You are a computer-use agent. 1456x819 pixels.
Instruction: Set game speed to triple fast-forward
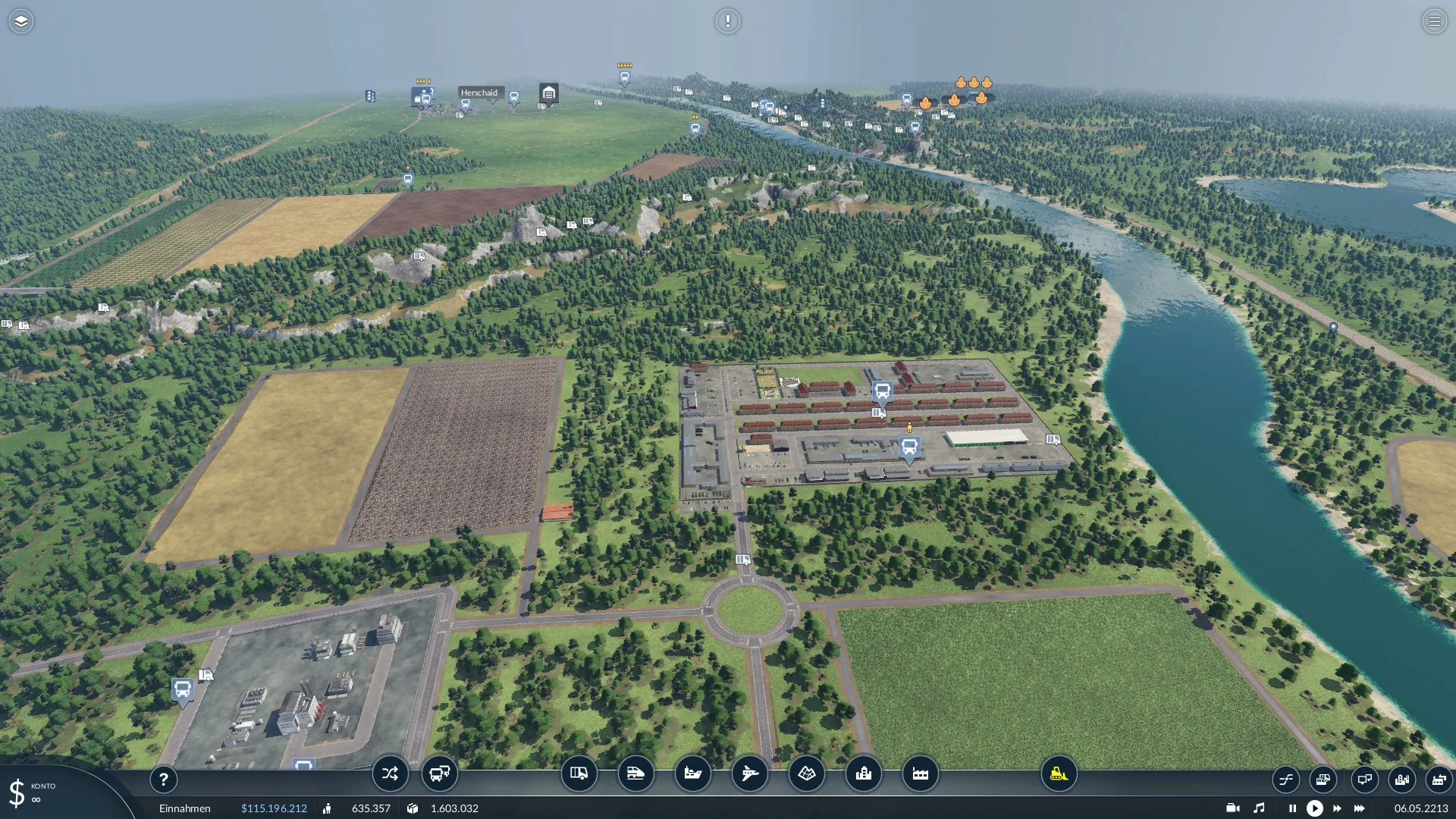coord(1360,808)
